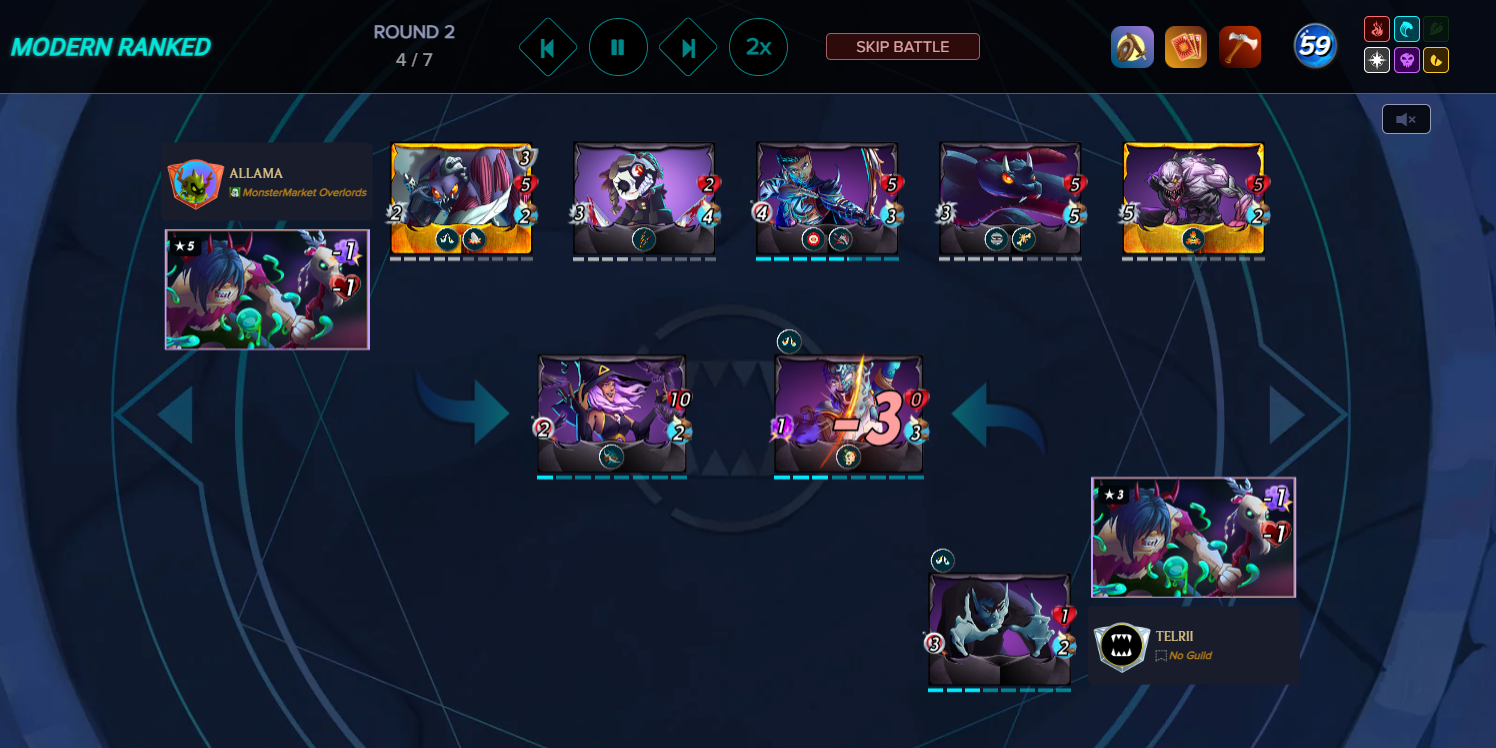Click ALLAMA's summoner card thumbnail

pyautogui.click(x=266, y=289)
